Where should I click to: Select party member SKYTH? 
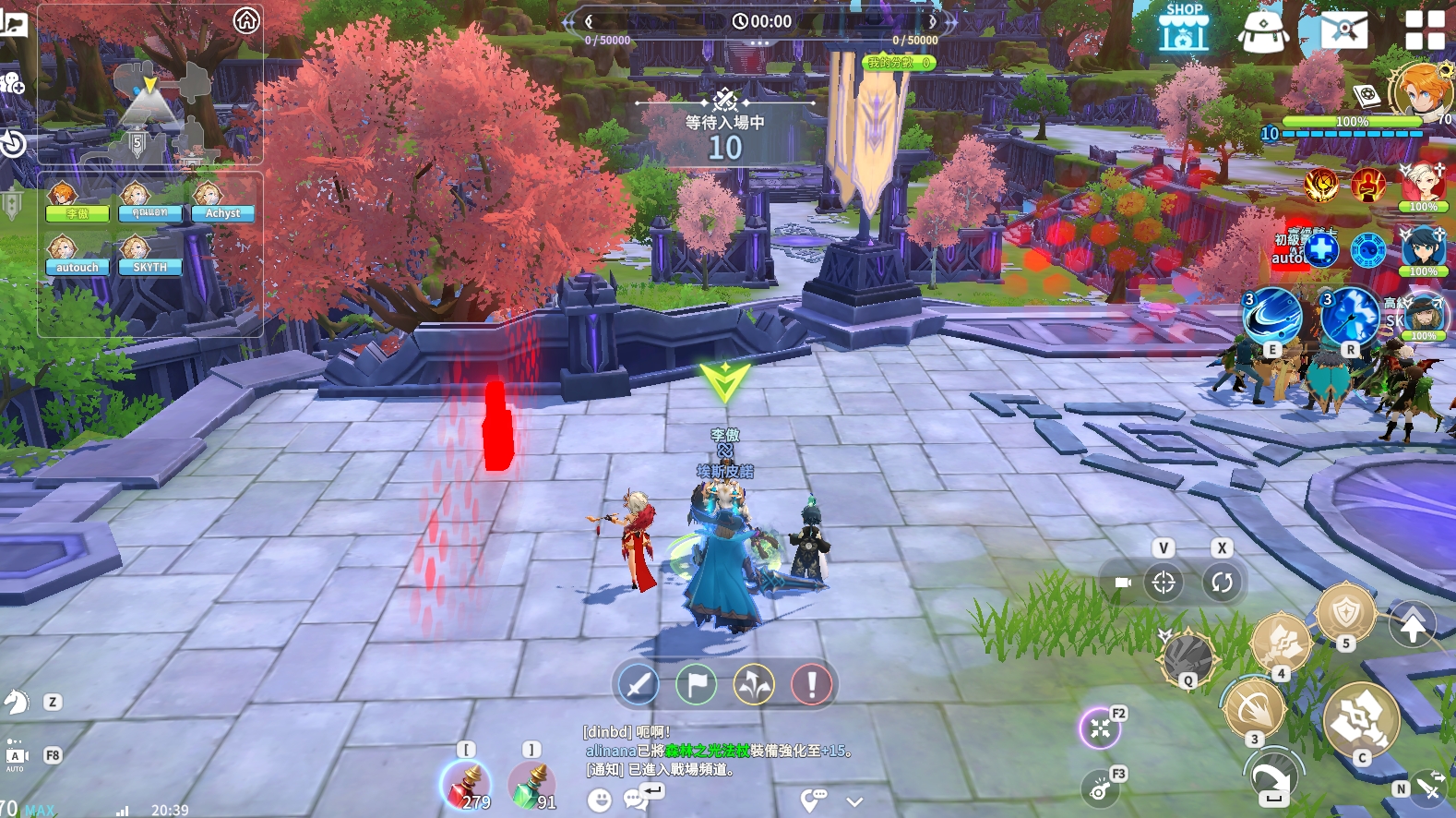(149, 256)
